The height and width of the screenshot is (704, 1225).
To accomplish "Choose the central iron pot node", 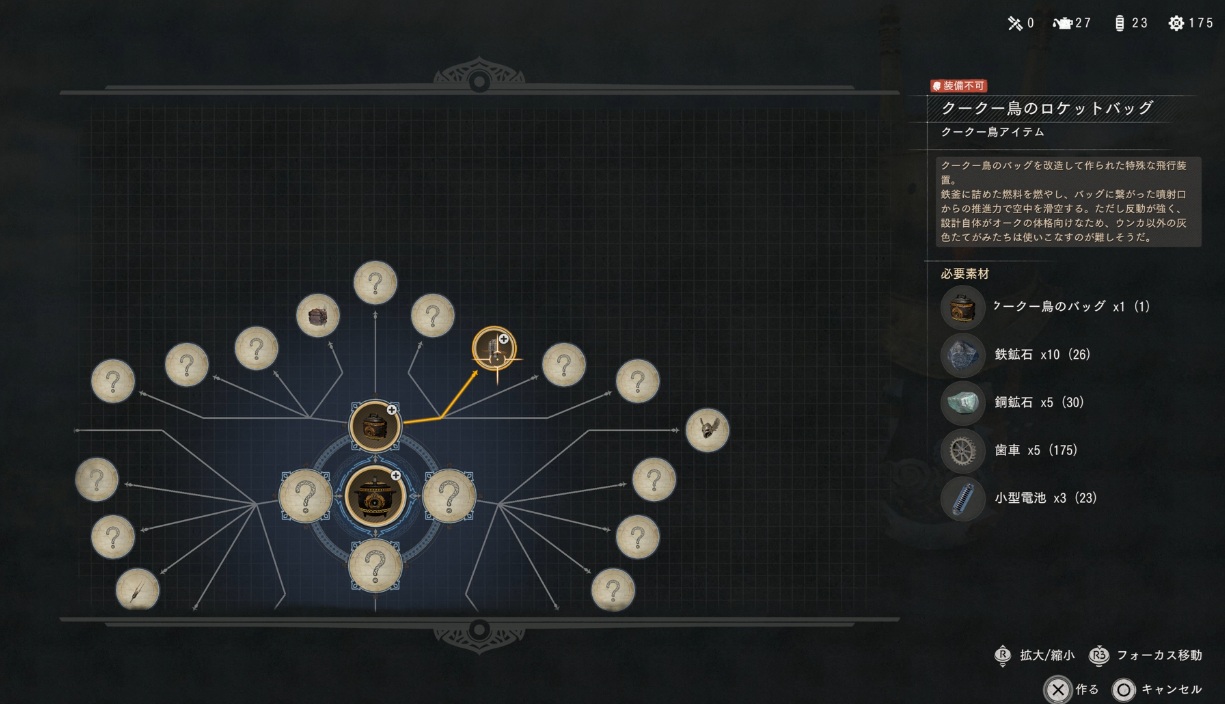I will [375, 494].
